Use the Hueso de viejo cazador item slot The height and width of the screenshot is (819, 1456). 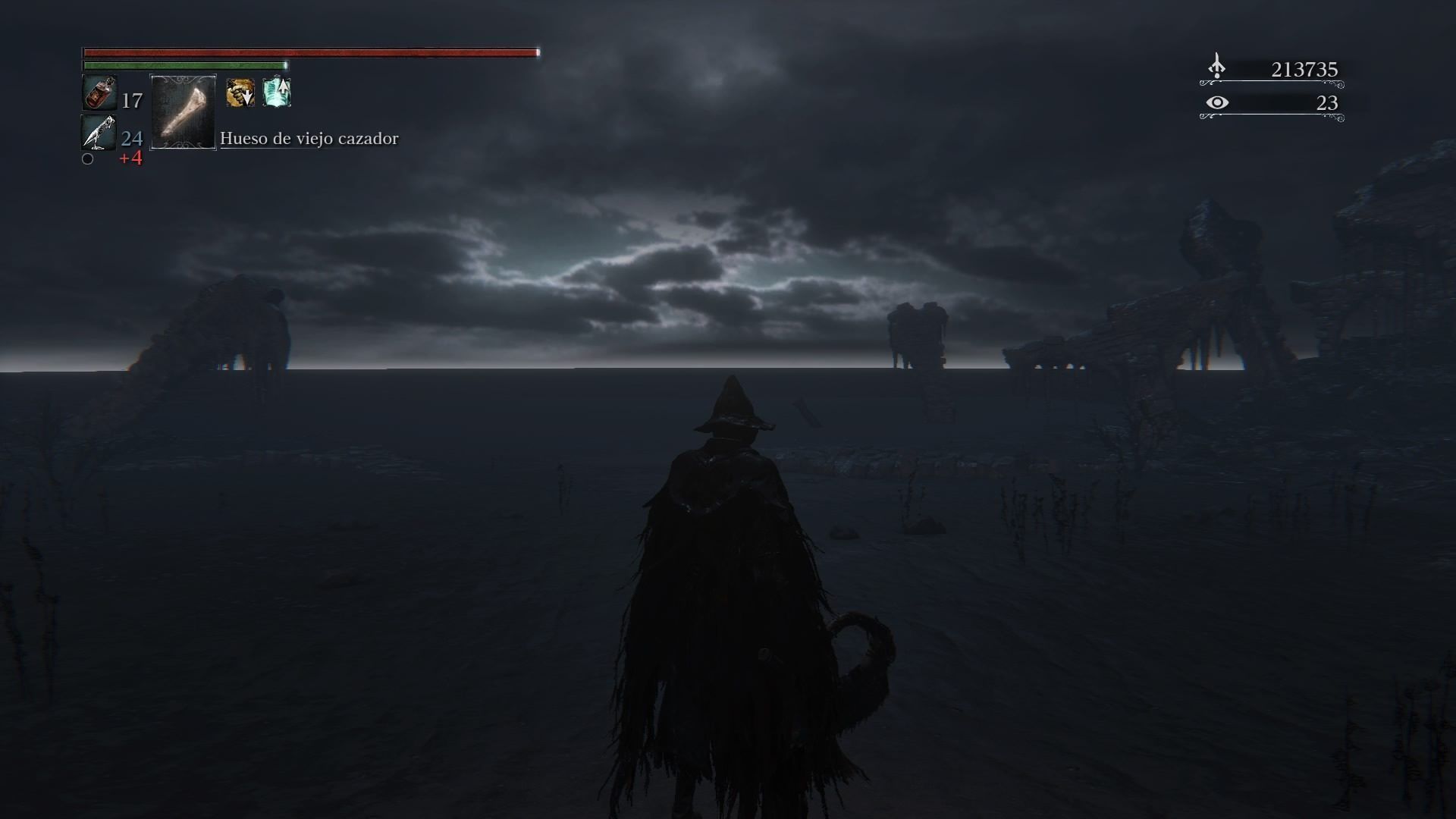(x=184, y=112)
